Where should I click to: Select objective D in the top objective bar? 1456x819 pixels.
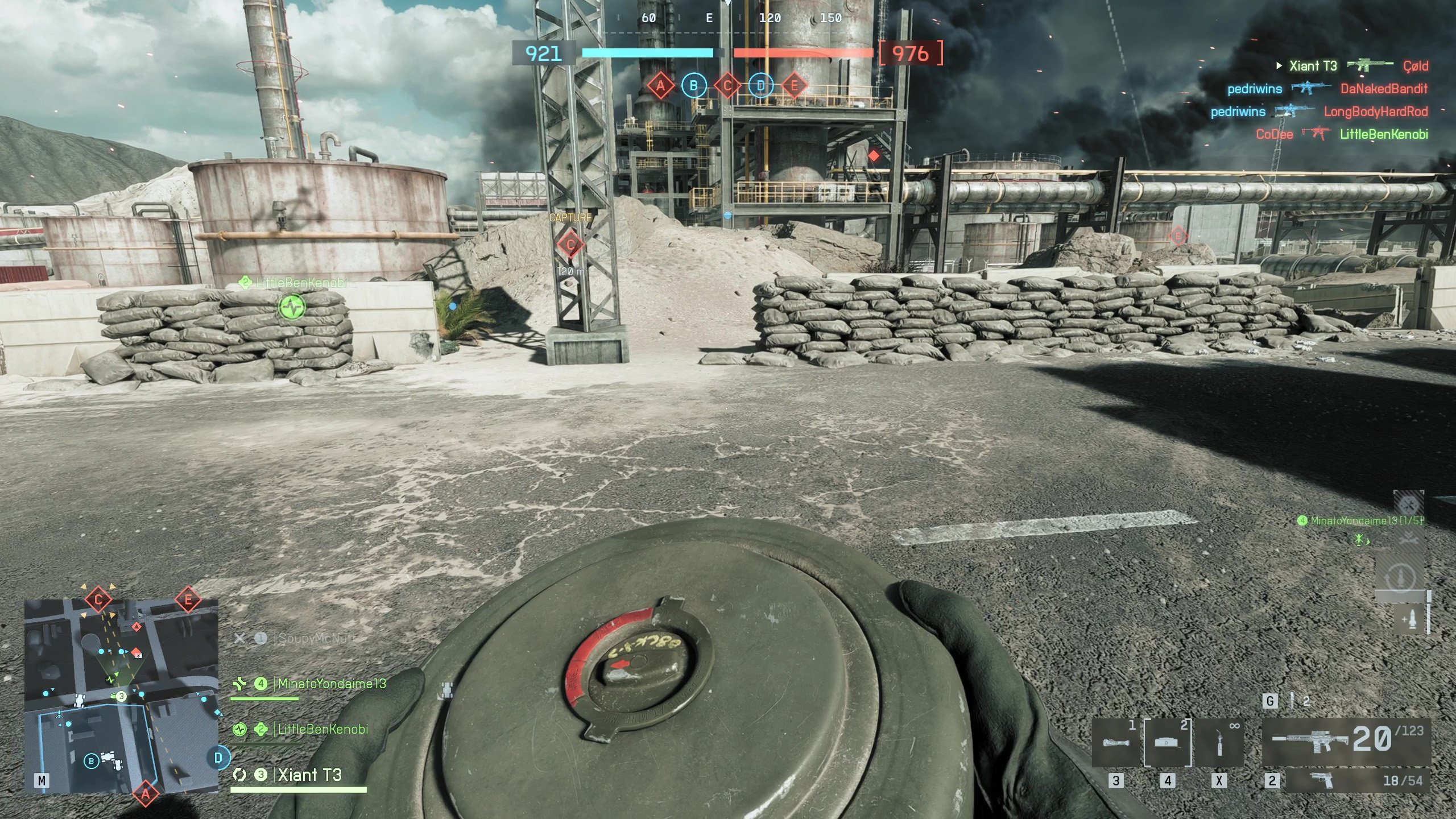pyautogui.click(x=760, y=86)
